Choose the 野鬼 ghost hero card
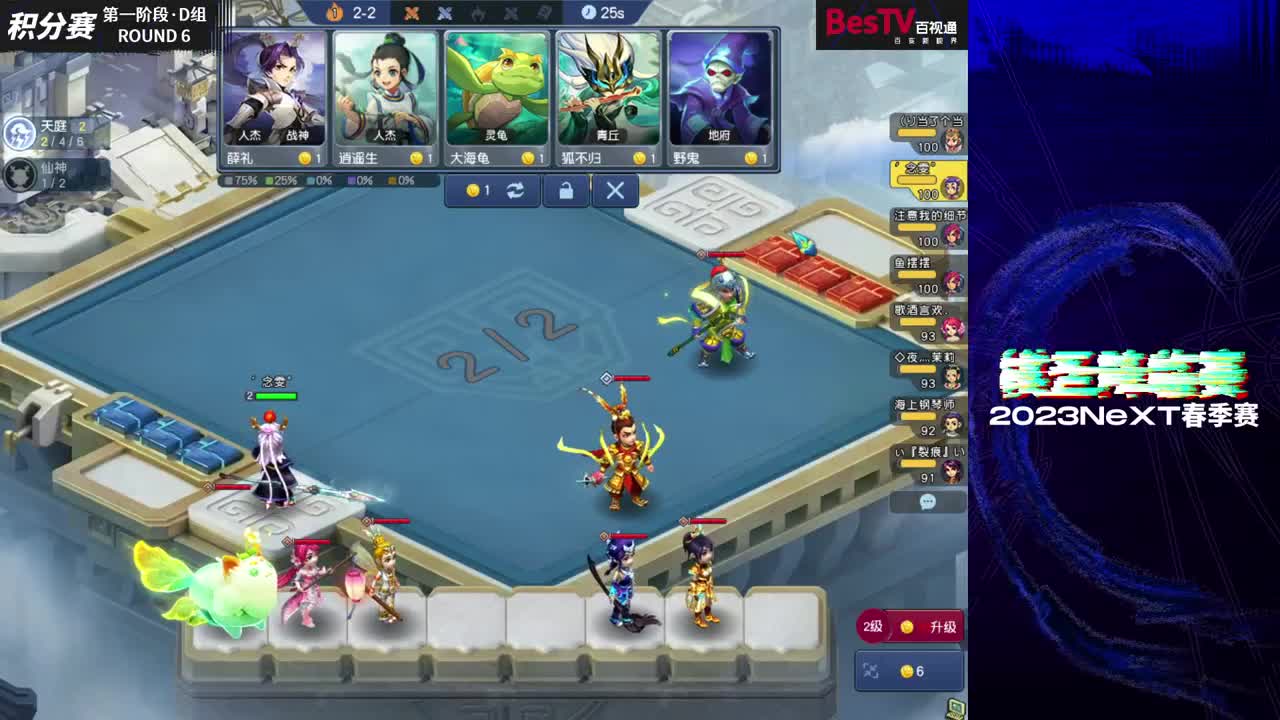This screenshot has height=720, width=1280. click(720, 95)
